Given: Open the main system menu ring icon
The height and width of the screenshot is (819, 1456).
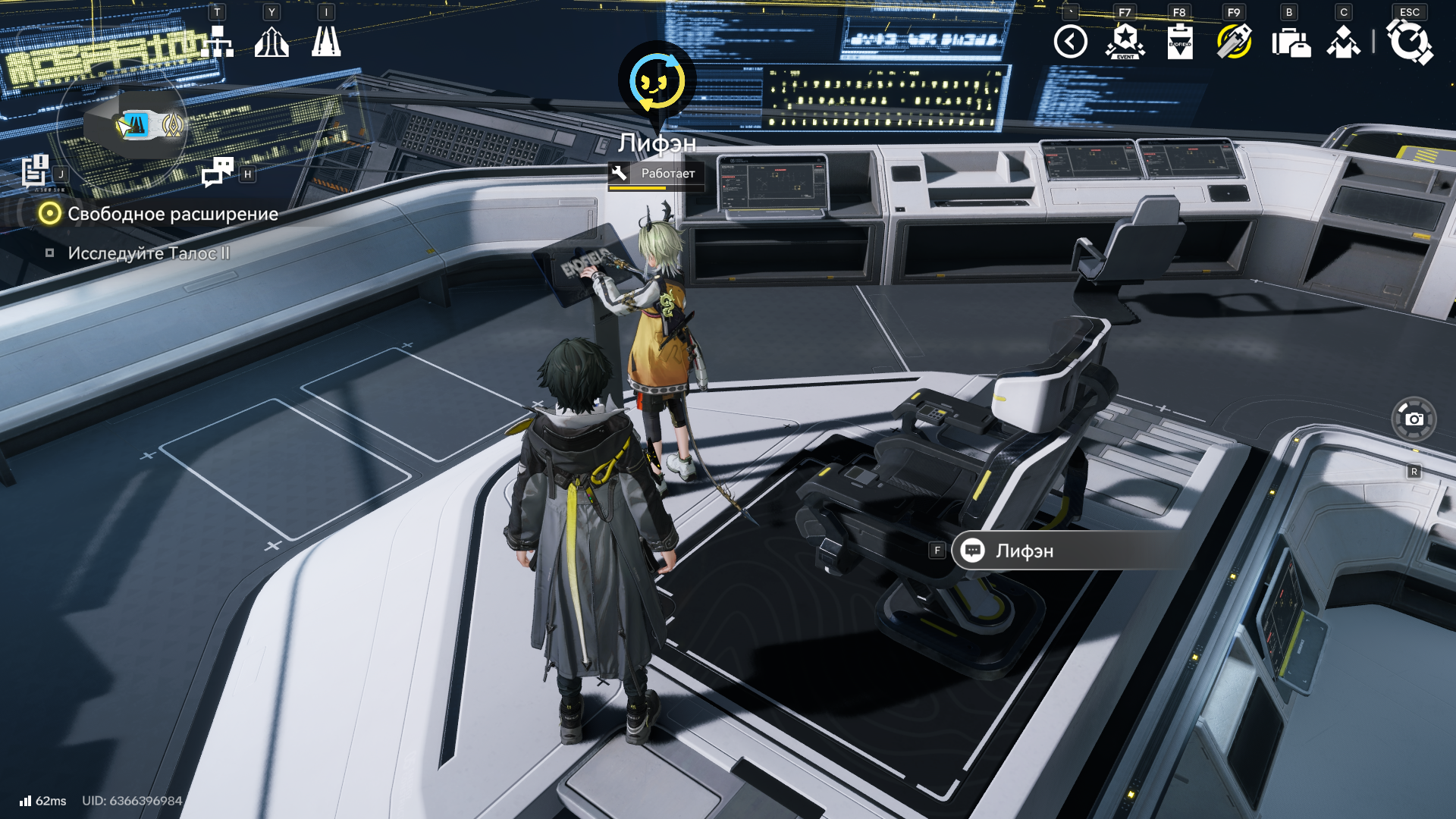Looking at the screenshot, I should pos(1409,42).
